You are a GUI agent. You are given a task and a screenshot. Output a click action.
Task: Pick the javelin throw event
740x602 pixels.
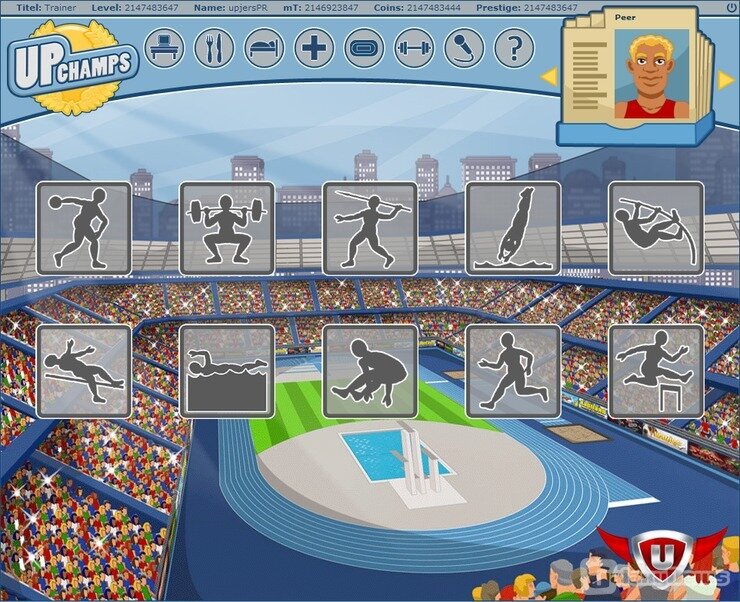coord(370,228)
